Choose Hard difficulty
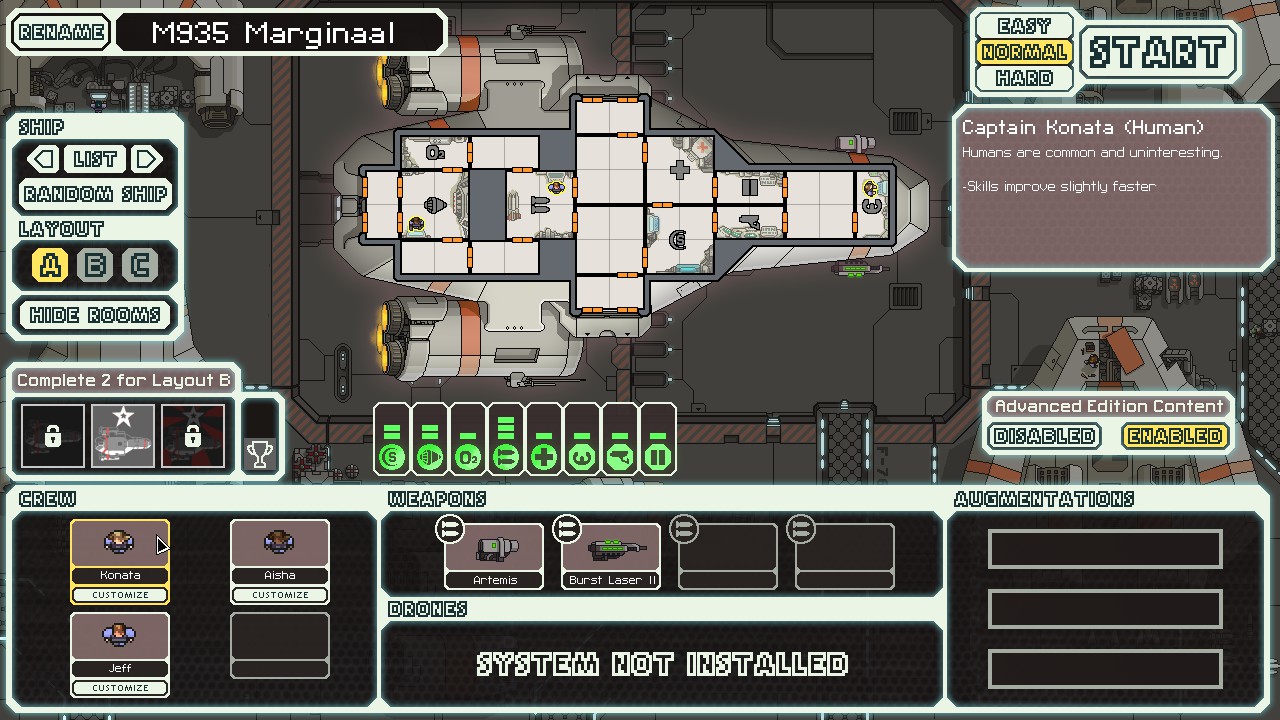Screen dimensions: 1280x720 1024,78
